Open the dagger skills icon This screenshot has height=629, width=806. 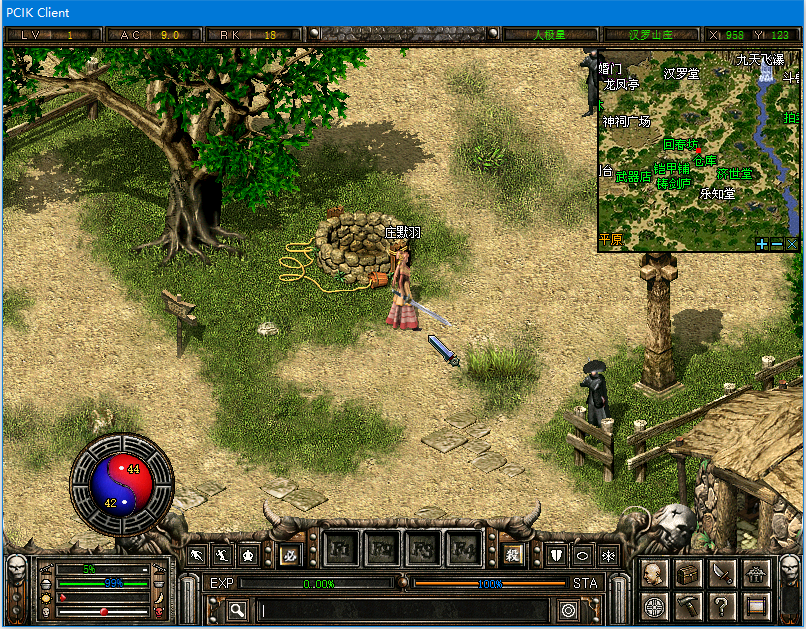click(722, 573)
